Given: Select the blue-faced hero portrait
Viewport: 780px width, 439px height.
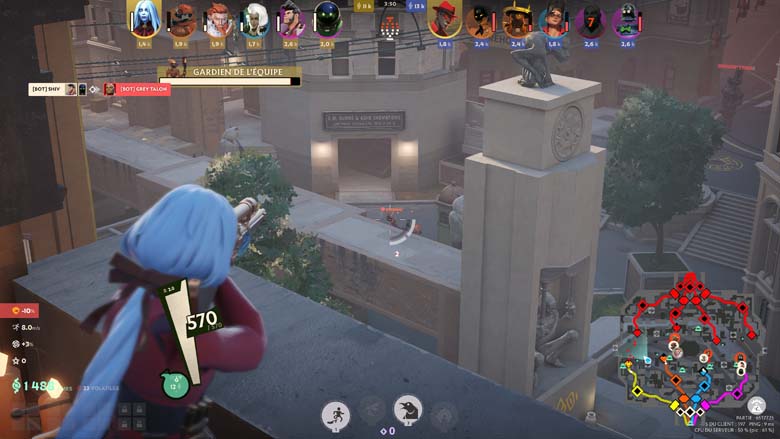Looking at the screenshot, I should pos(144,18).
